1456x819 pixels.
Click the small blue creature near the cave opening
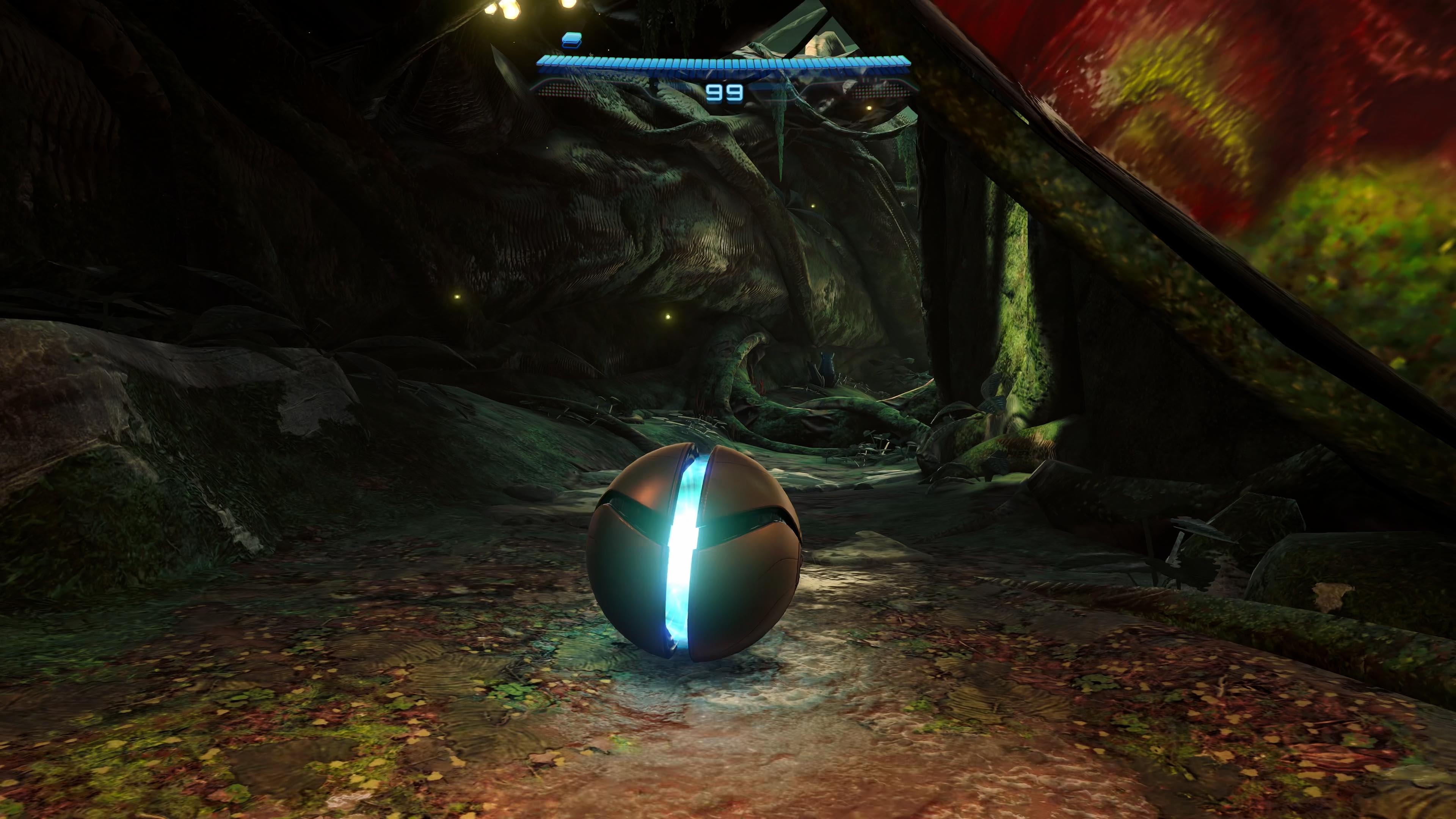tap(828, 364)
